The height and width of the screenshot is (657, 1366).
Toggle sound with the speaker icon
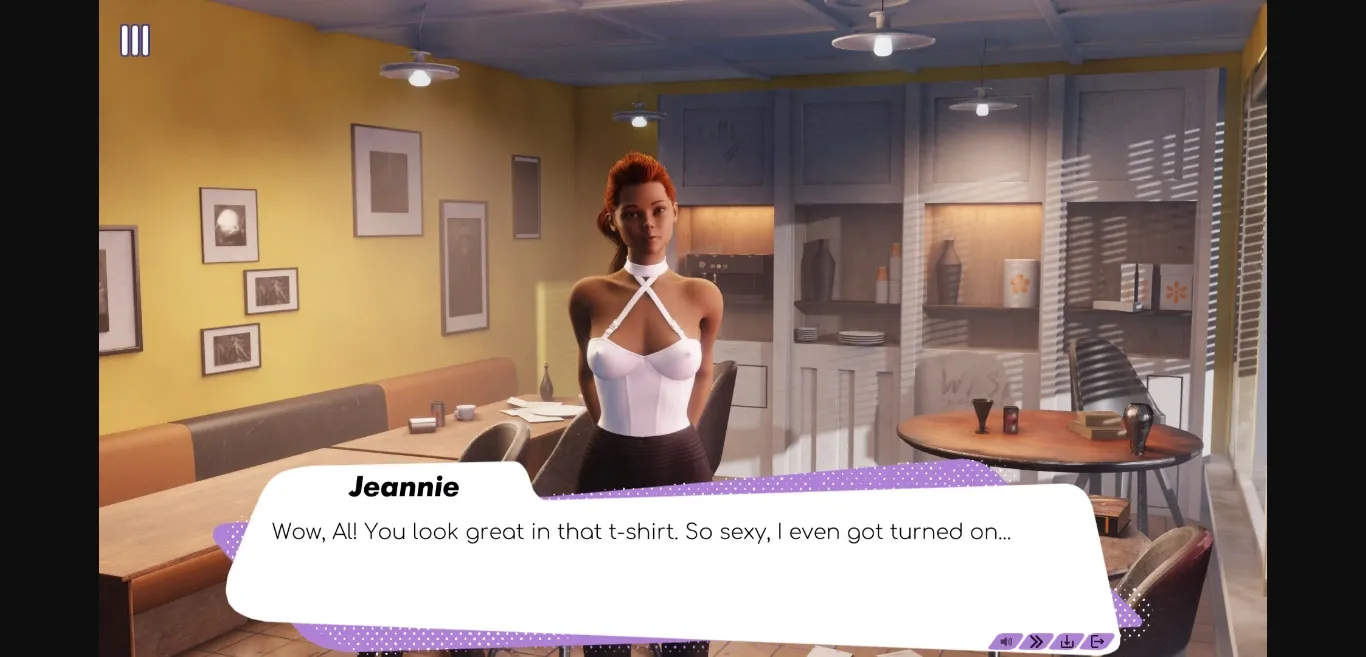point(1006,641)
